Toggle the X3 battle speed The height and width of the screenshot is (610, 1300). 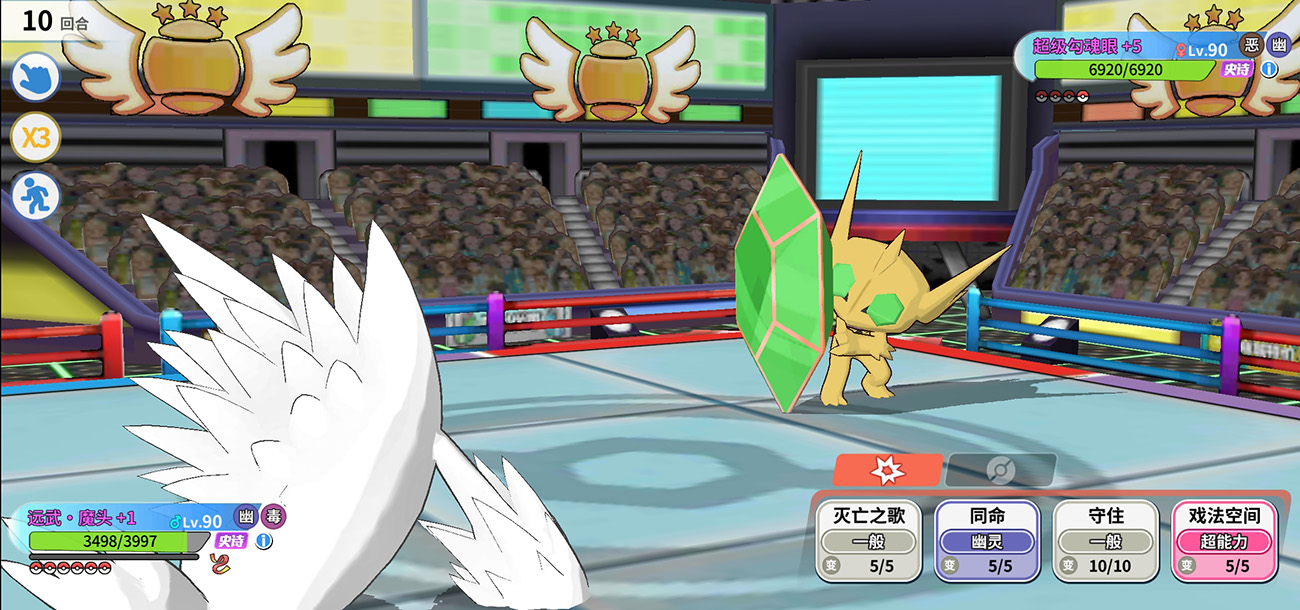[x=36, y=138]
